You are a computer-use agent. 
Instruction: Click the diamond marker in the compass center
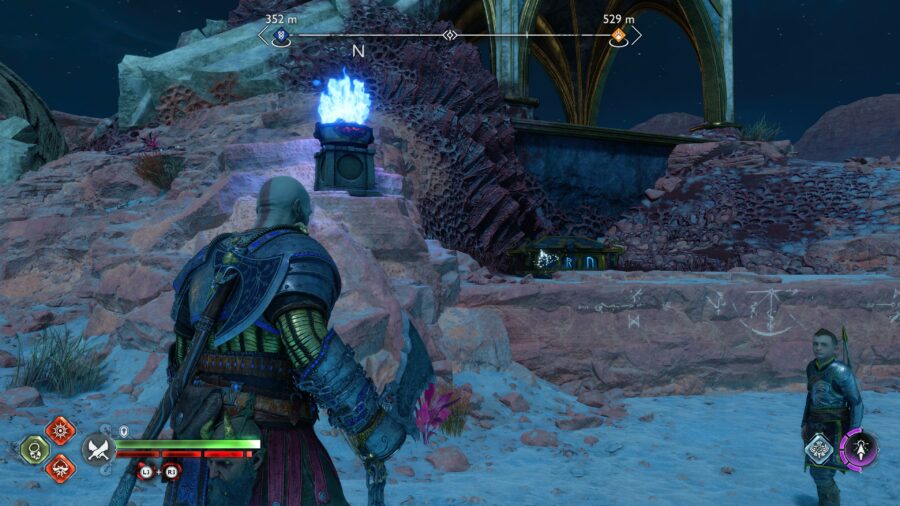450,36
